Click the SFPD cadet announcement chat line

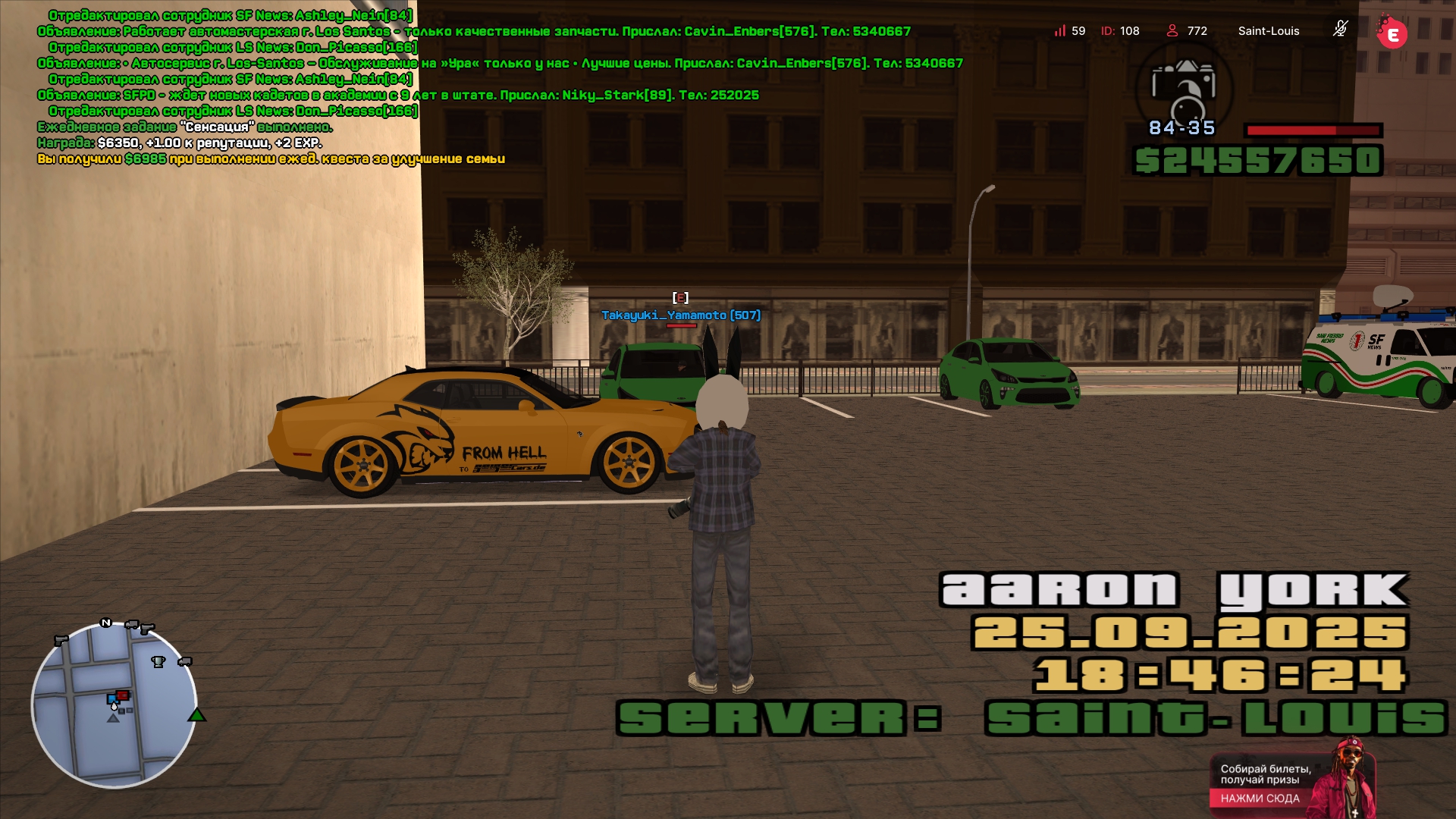point(398,95)
